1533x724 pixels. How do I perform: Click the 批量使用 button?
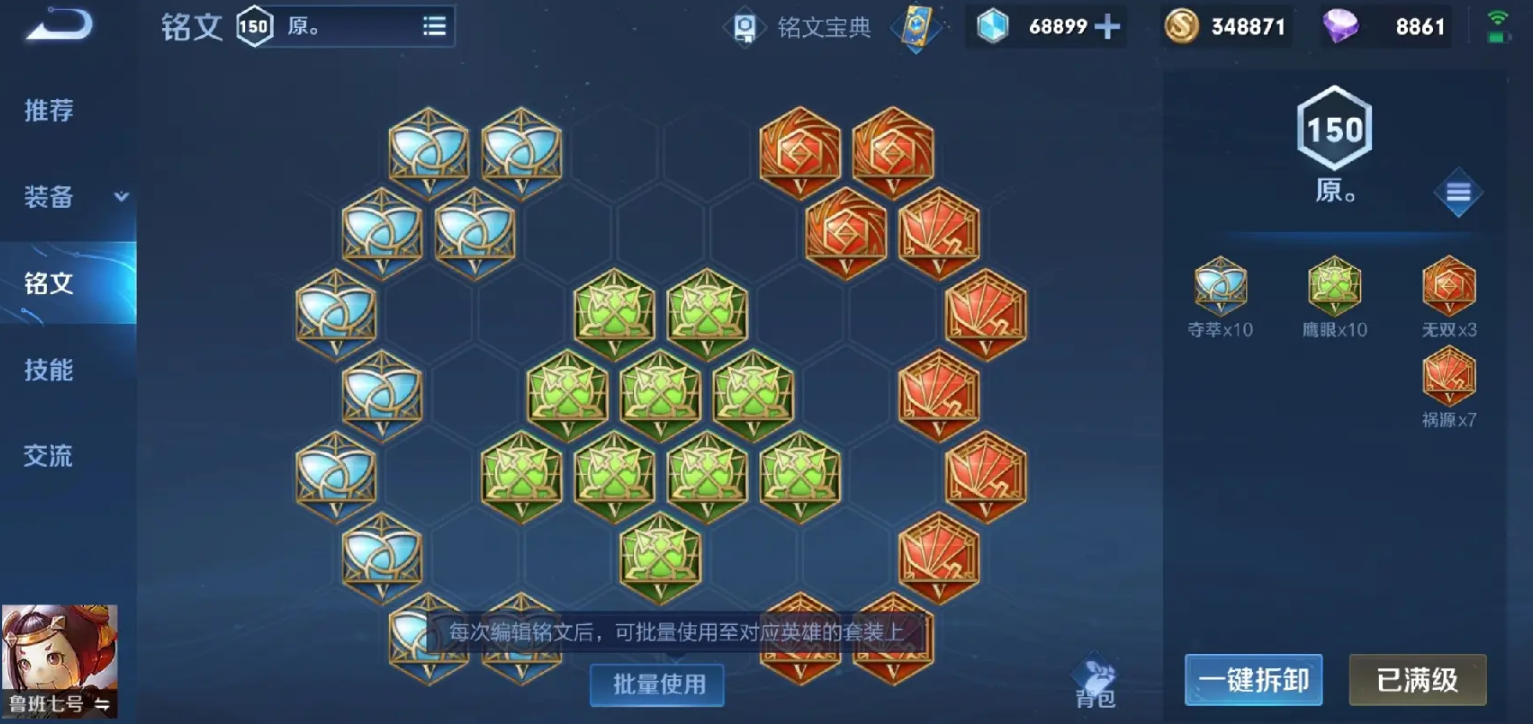(656, 685)
